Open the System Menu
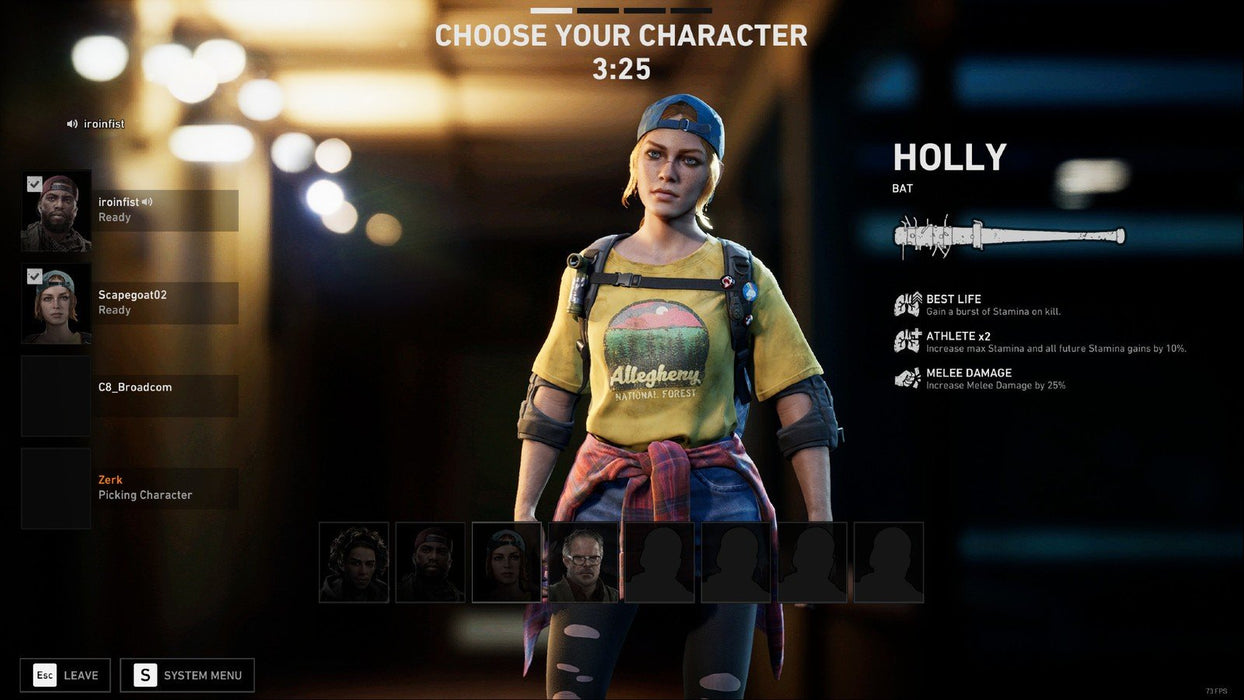This screenshot has width=1244, height=700. coord(187,675)
